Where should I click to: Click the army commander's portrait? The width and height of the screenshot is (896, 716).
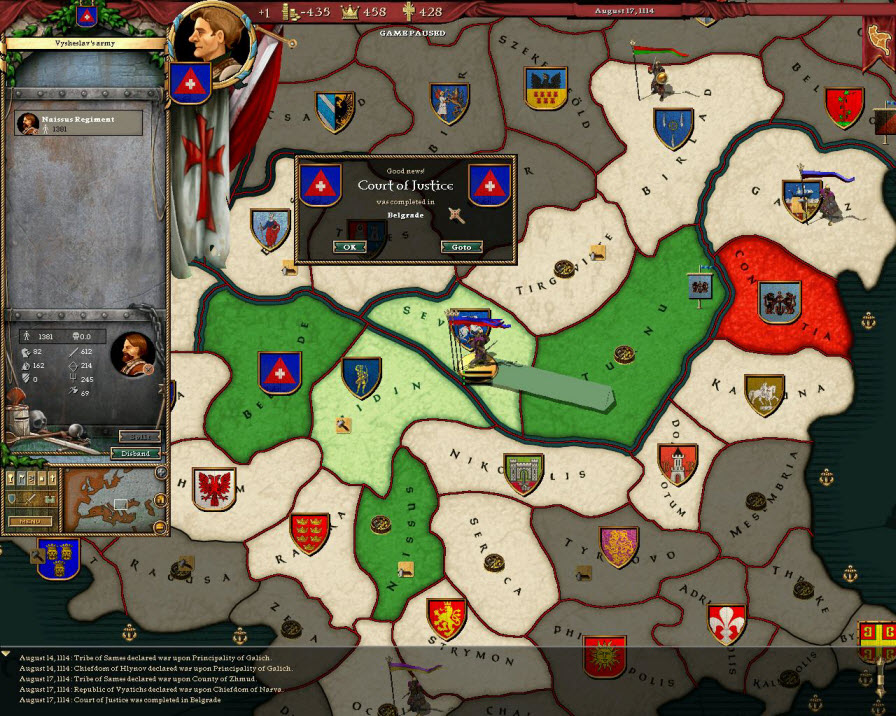pyautogui.click(x=132, y=353)
